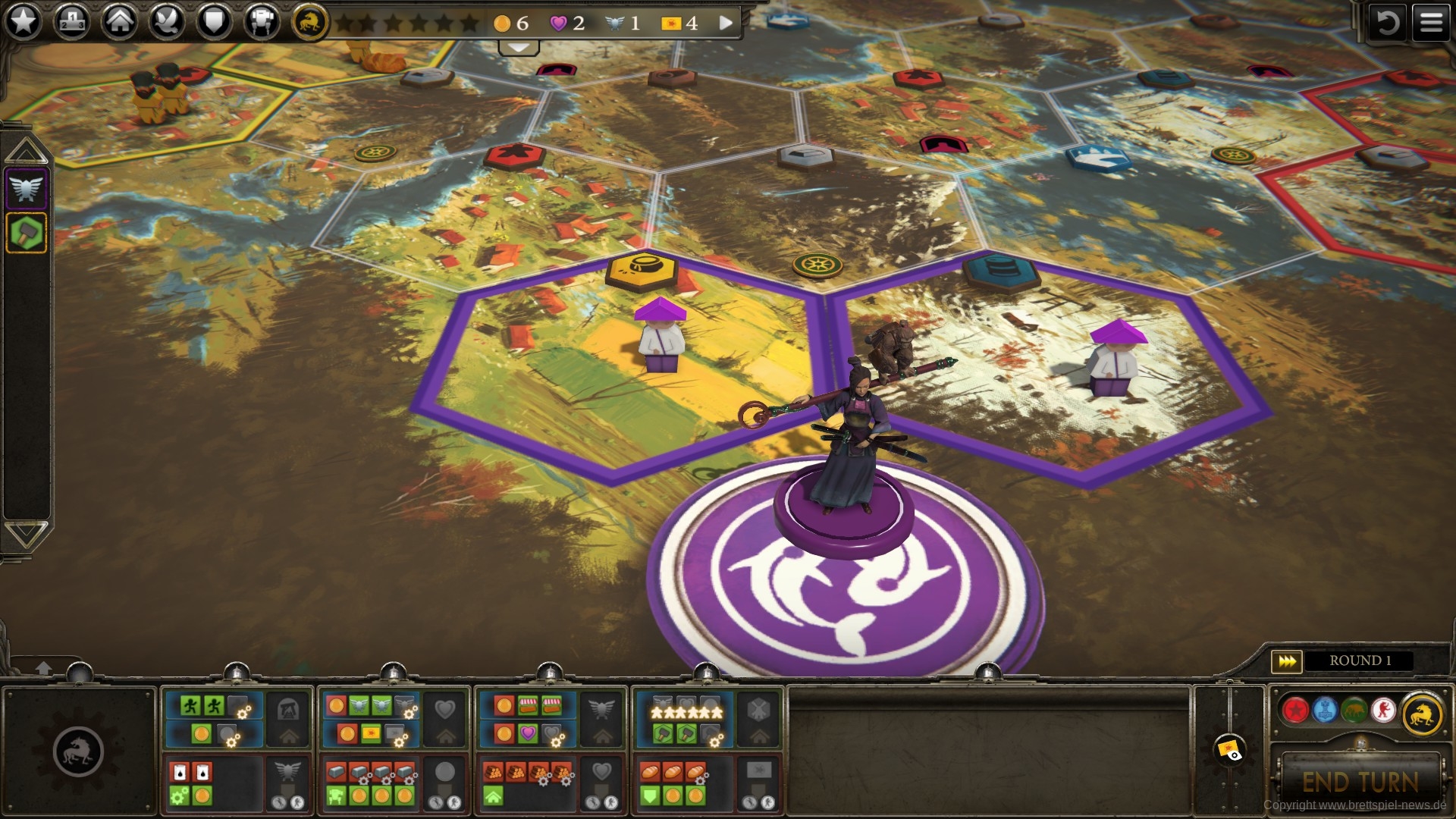Open the hamburger menu in the top right
This screenshot has height=819, width=1456.
pos(1432,20)
